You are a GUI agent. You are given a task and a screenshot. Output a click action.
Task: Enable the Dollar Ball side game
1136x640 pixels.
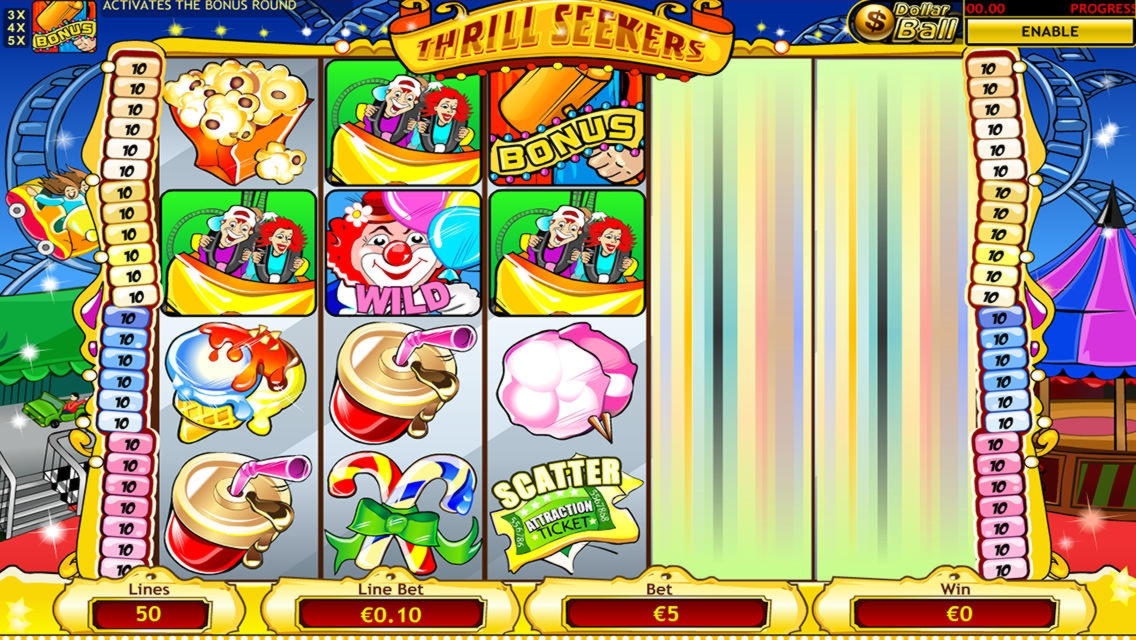[x=1049, y=31]
